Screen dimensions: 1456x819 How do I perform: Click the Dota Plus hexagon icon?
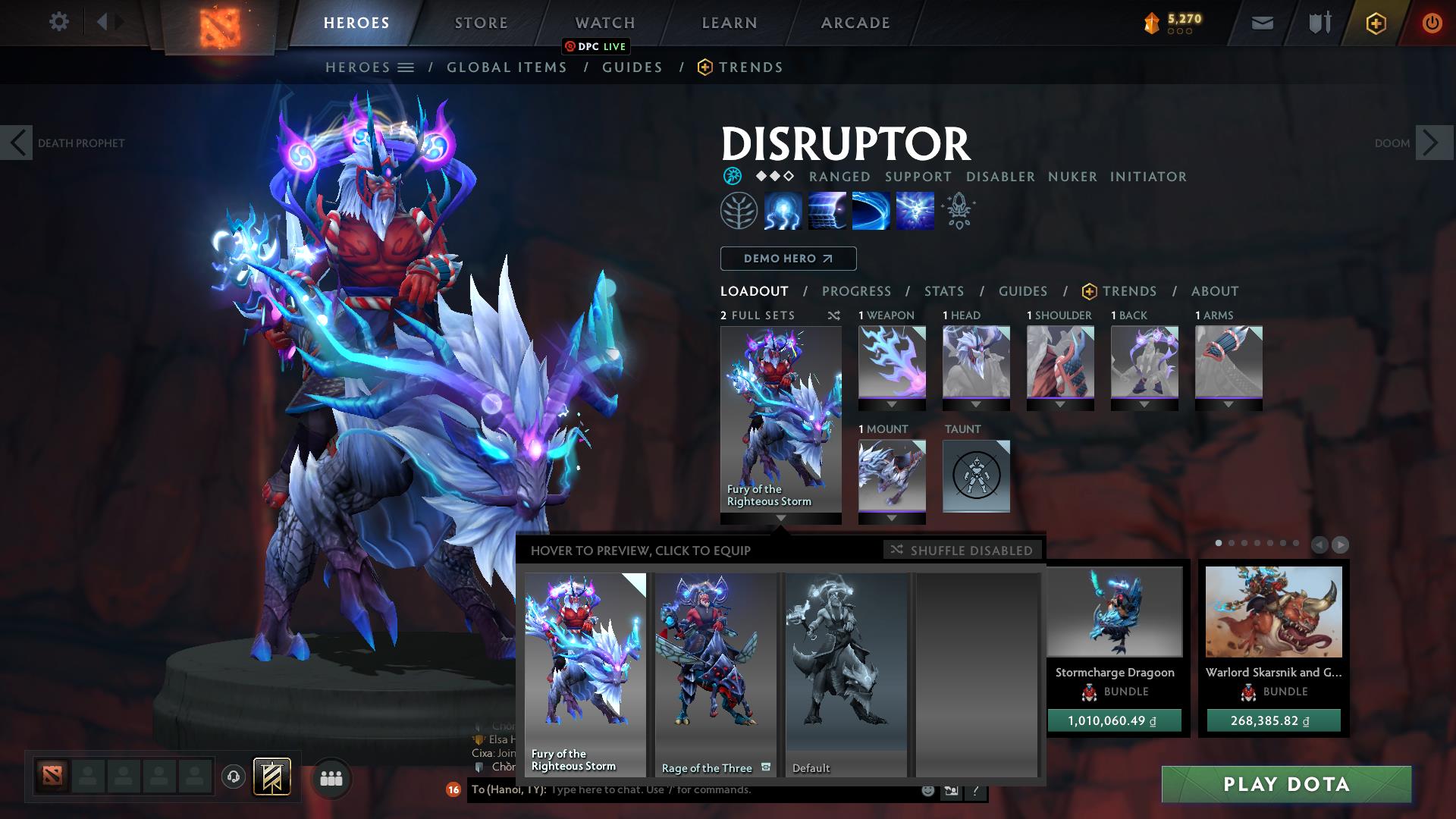point(1376,23)
